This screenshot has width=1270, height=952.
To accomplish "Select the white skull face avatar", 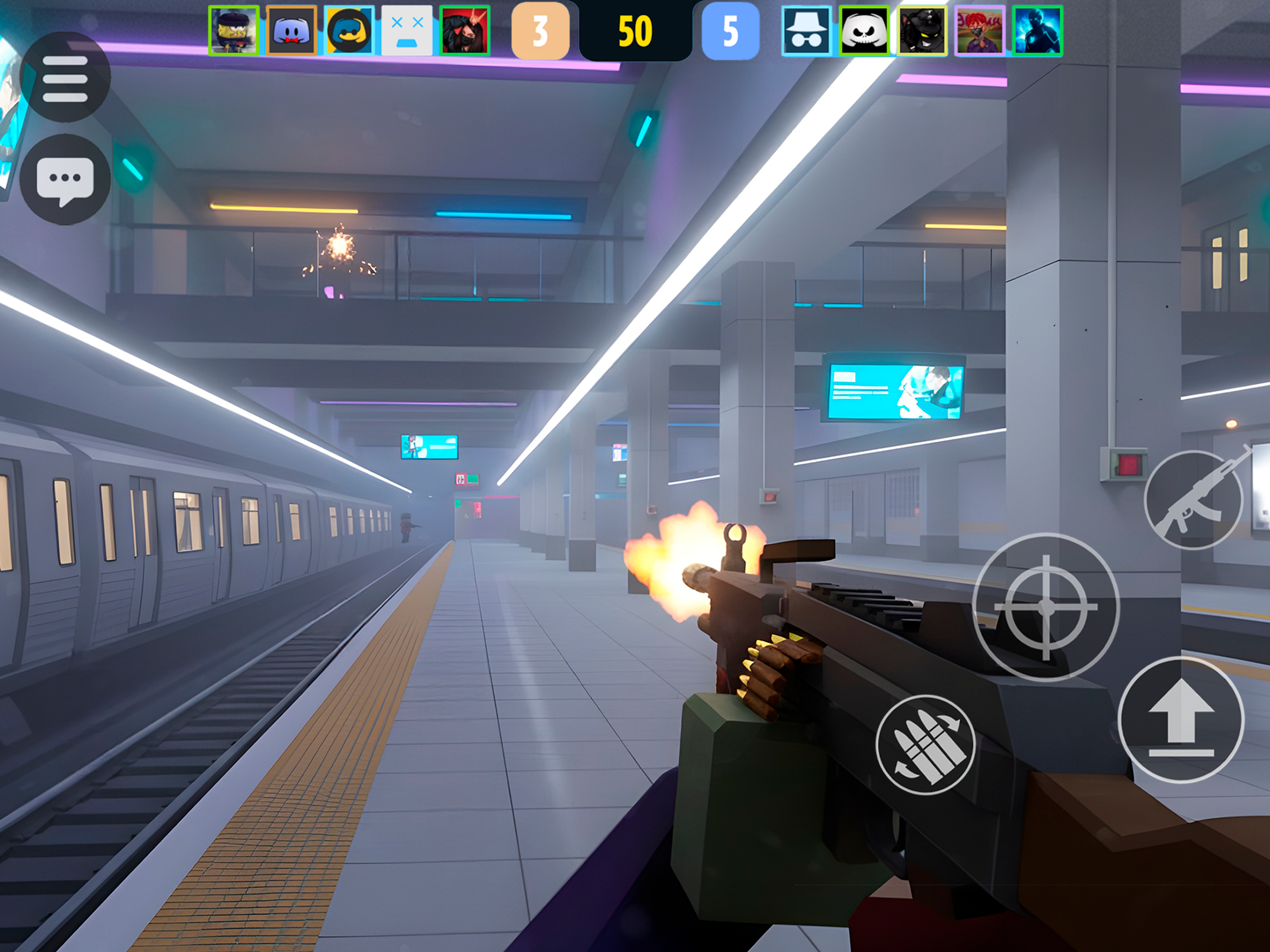I will (x=864, y=31).
